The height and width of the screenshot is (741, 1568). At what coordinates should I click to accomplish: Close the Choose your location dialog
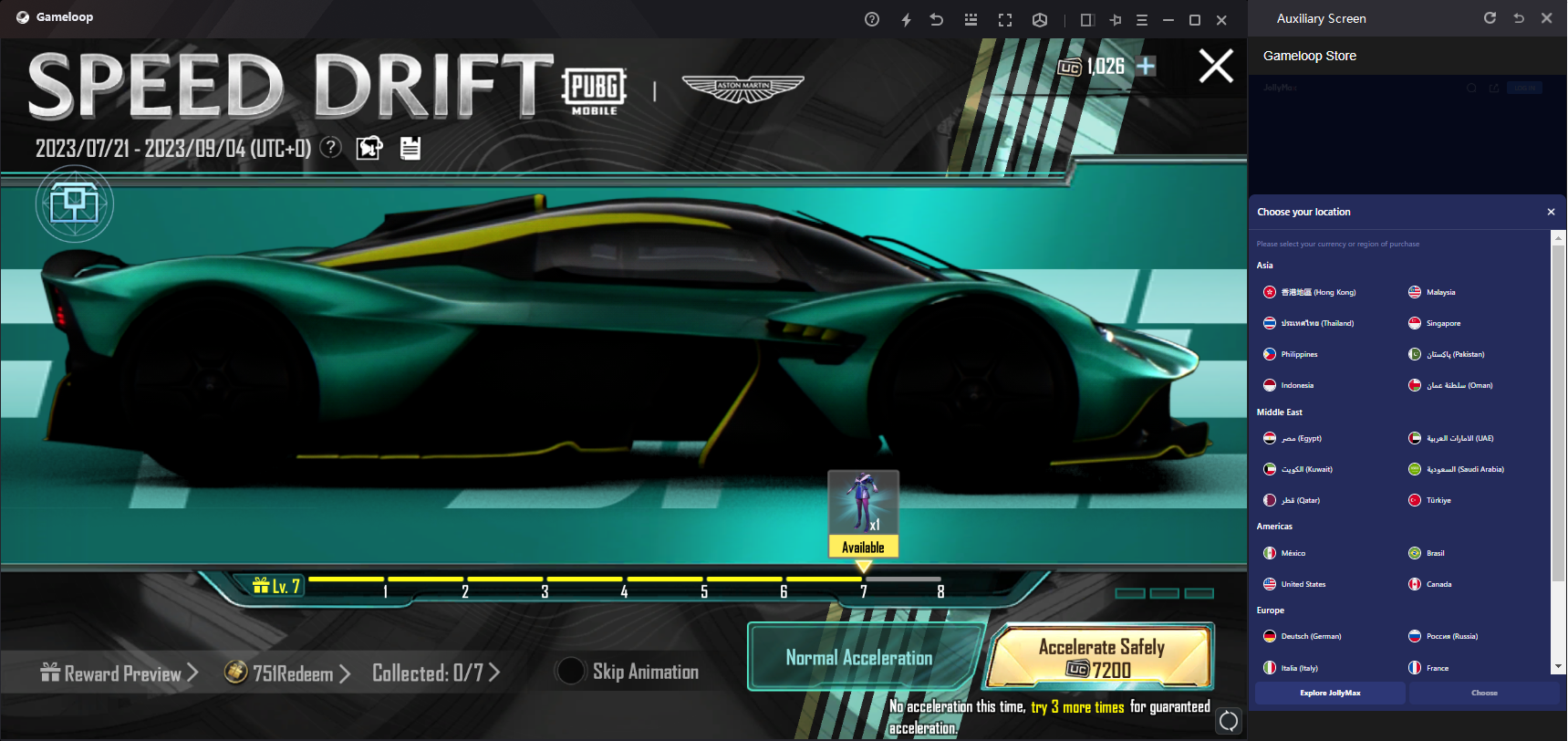1551,212
